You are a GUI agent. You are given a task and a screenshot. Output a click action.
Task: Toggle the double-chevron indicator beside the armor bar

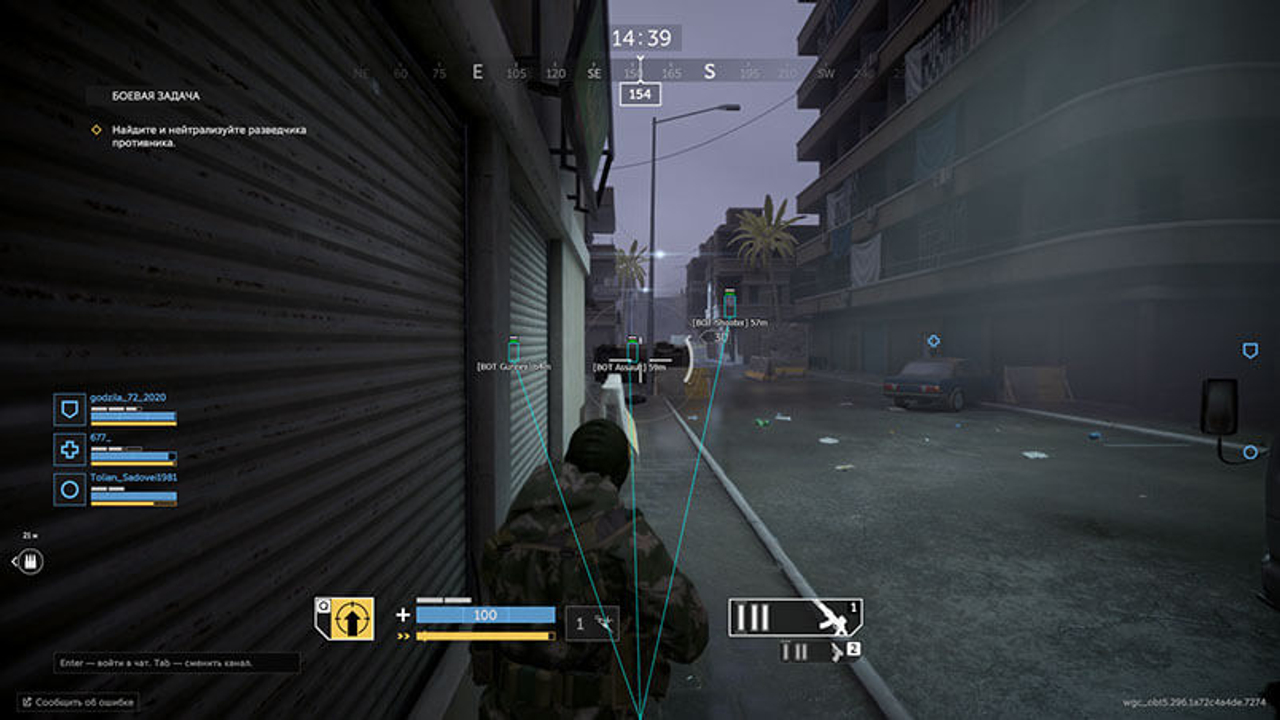[402, 634]
